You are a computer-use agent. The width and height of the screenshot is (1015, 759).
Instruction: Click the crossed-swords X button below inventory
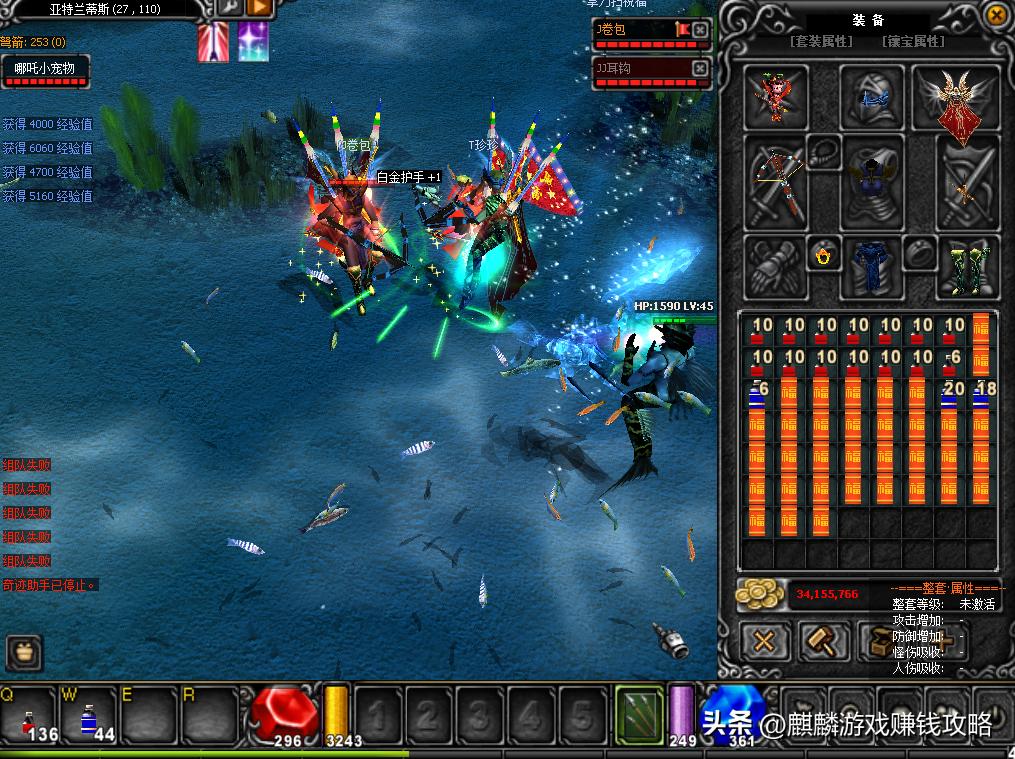tap(765, 641)
